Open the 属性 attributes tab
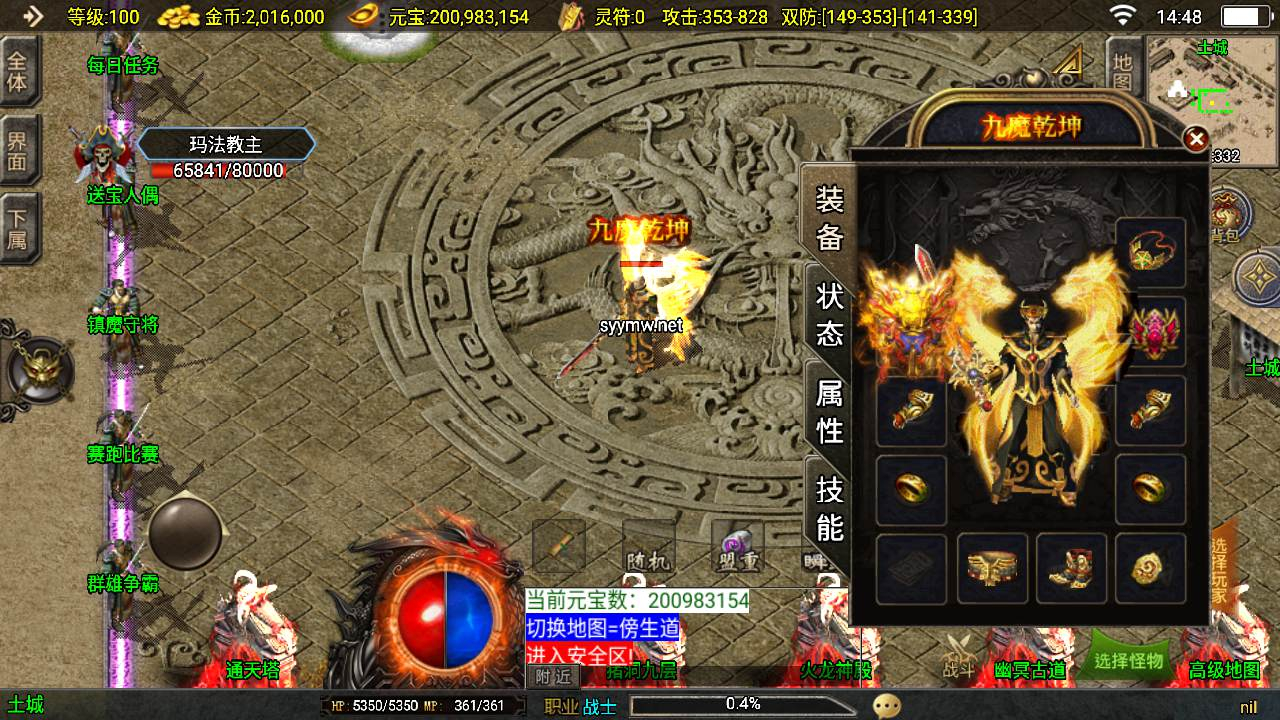This screenshot has width=1280, height=720. coord(829,411)
